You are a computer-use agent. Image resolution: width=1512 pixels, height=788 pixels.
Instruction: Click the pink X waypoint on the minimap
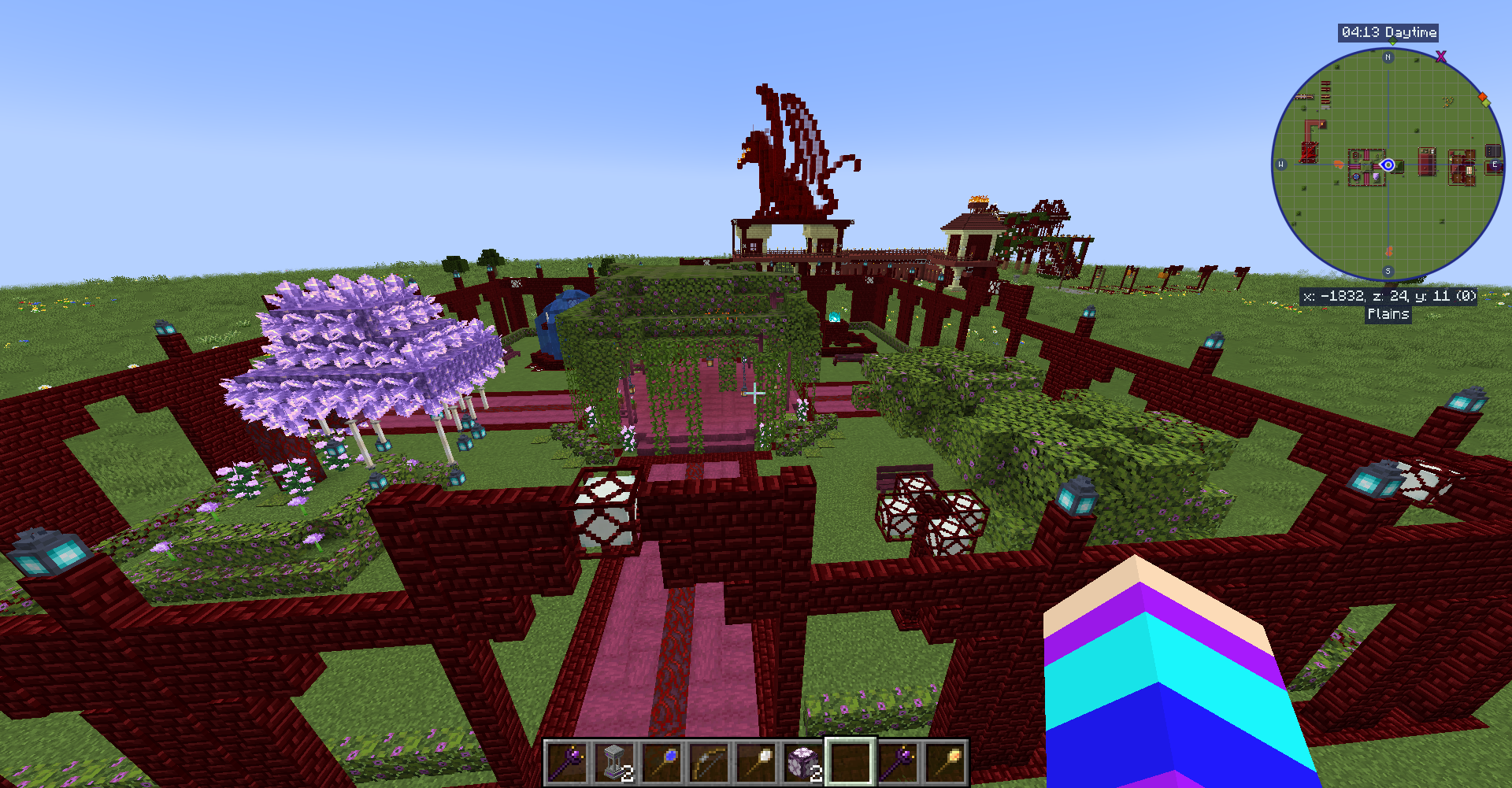coord(1441,57)
